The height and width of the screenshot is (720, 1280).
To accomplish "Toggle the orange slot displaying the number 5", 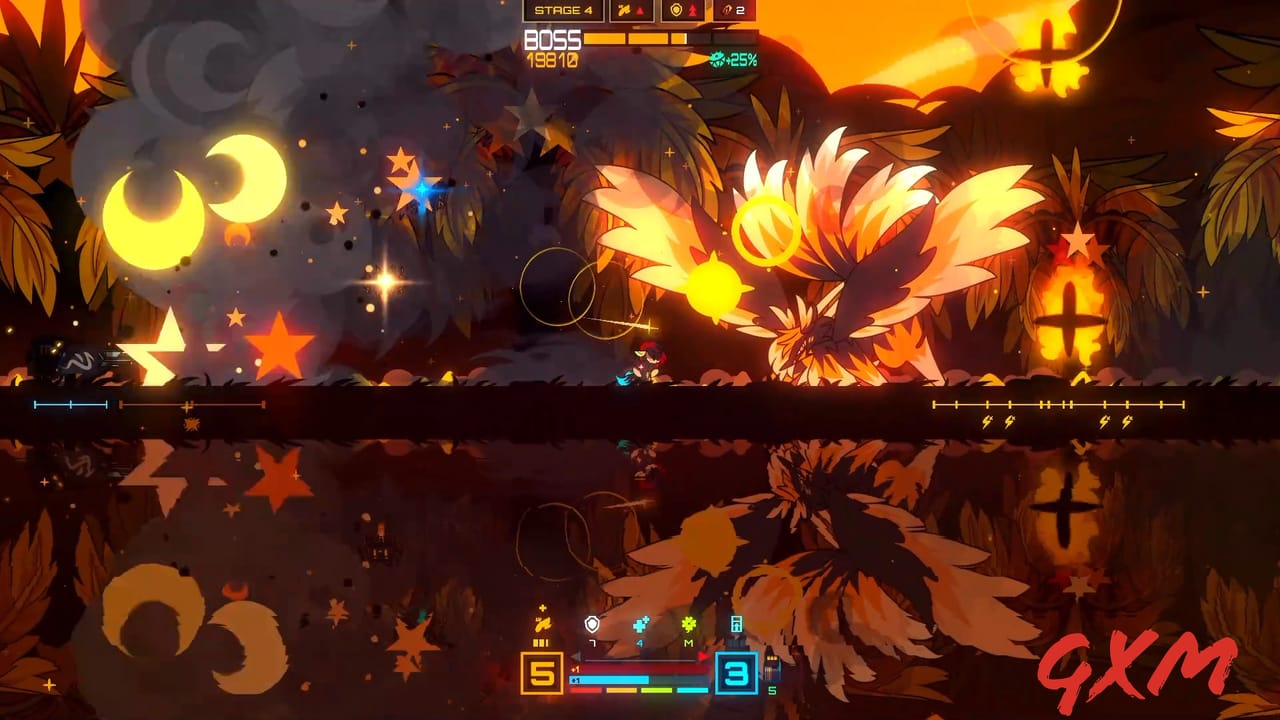I will coord(542,673).
